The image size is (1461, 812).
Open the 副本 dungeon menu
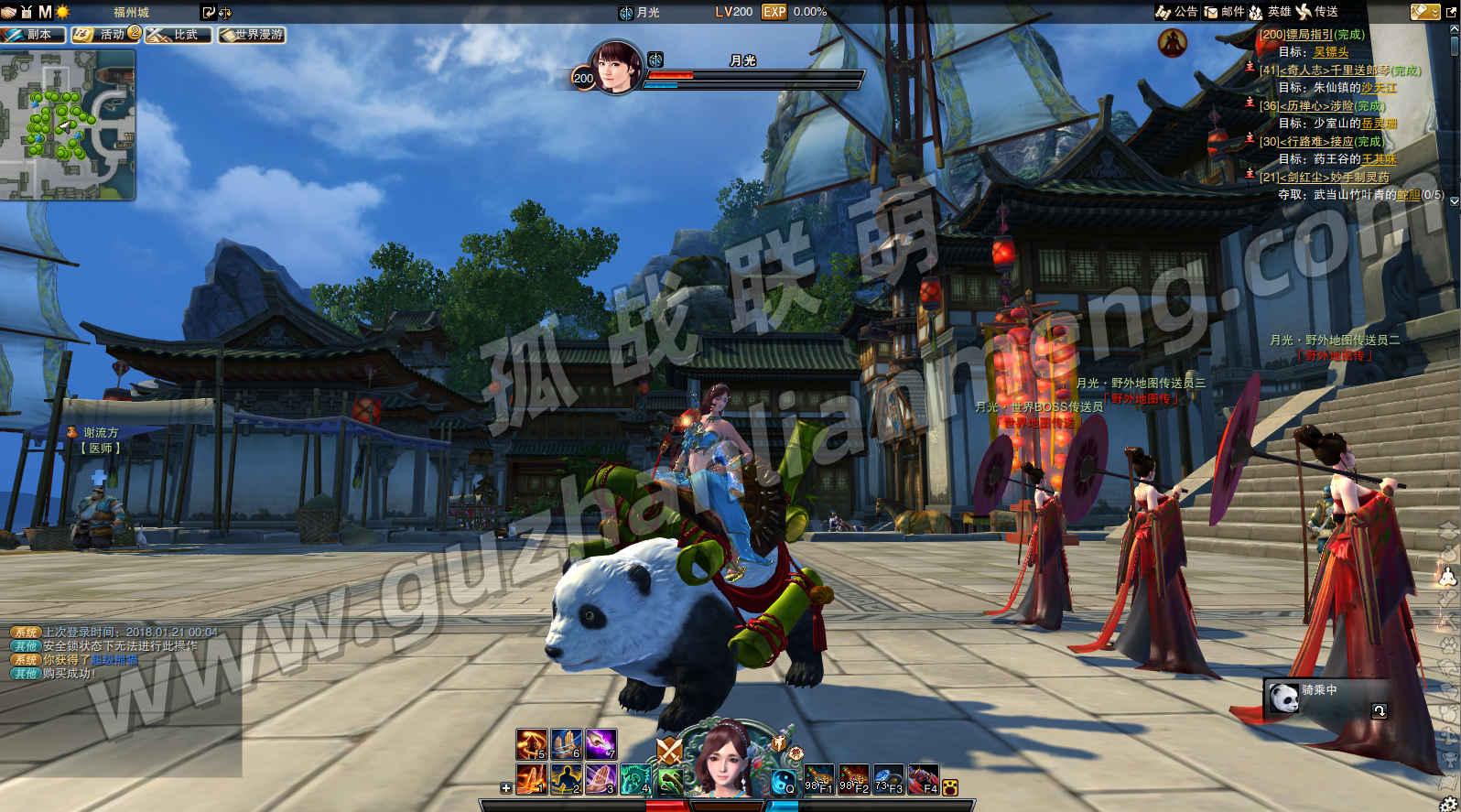(33, 35)
